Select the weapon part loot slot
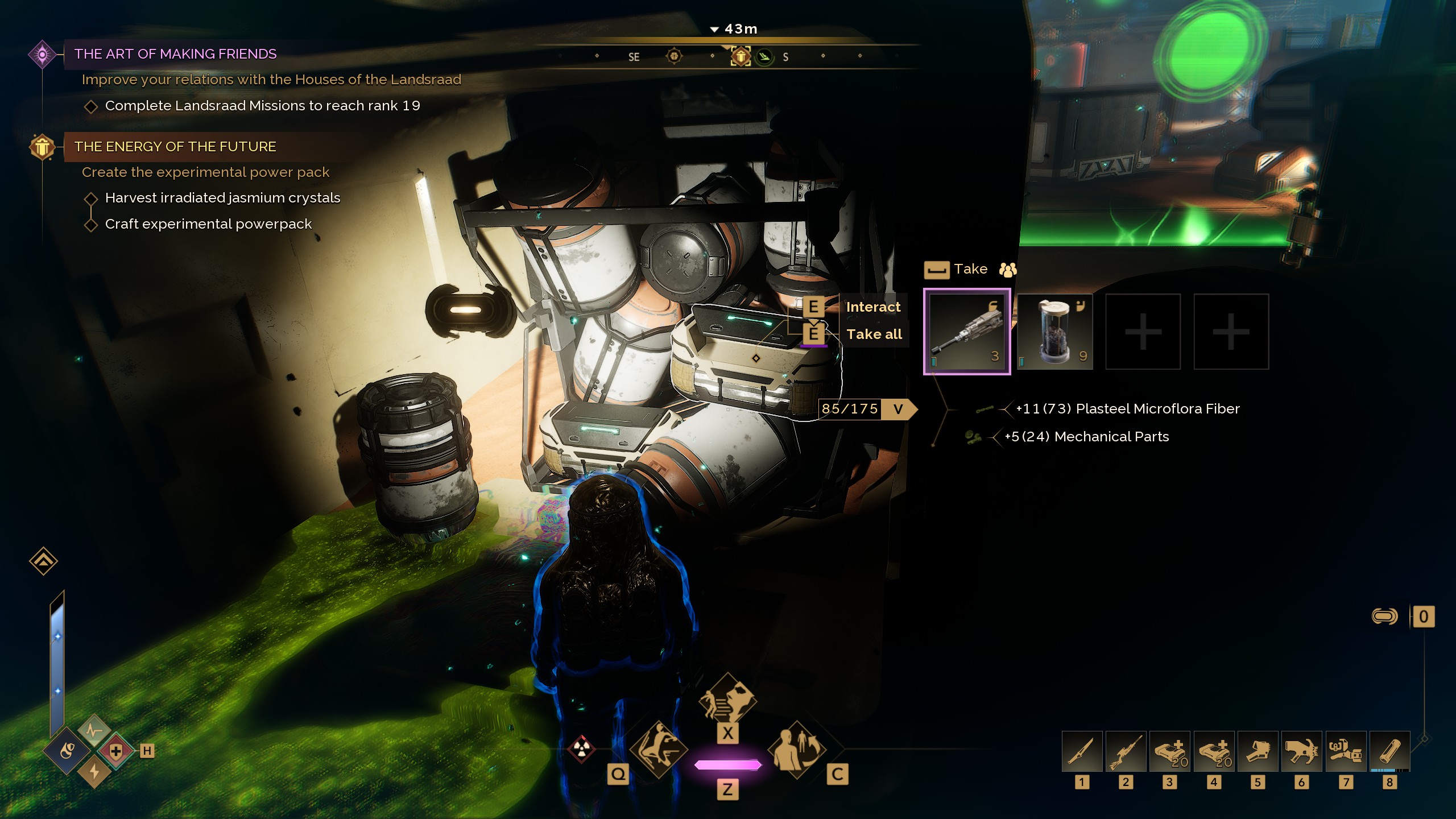Viewport: 1456px width, 819px height. tap(967, 332)
